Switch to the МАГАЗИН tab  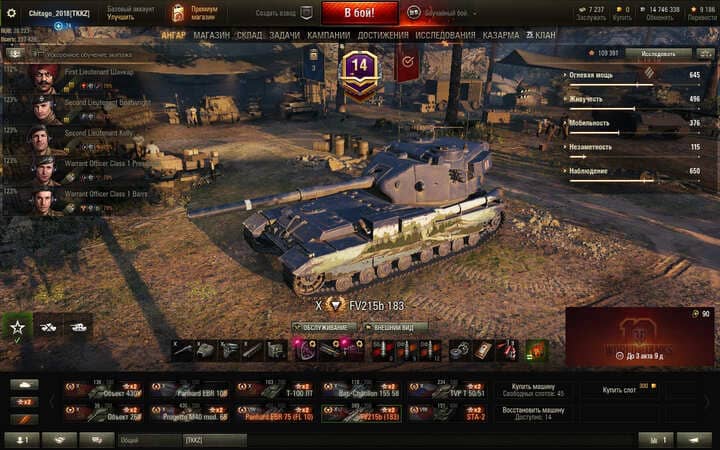click(211, 35)
